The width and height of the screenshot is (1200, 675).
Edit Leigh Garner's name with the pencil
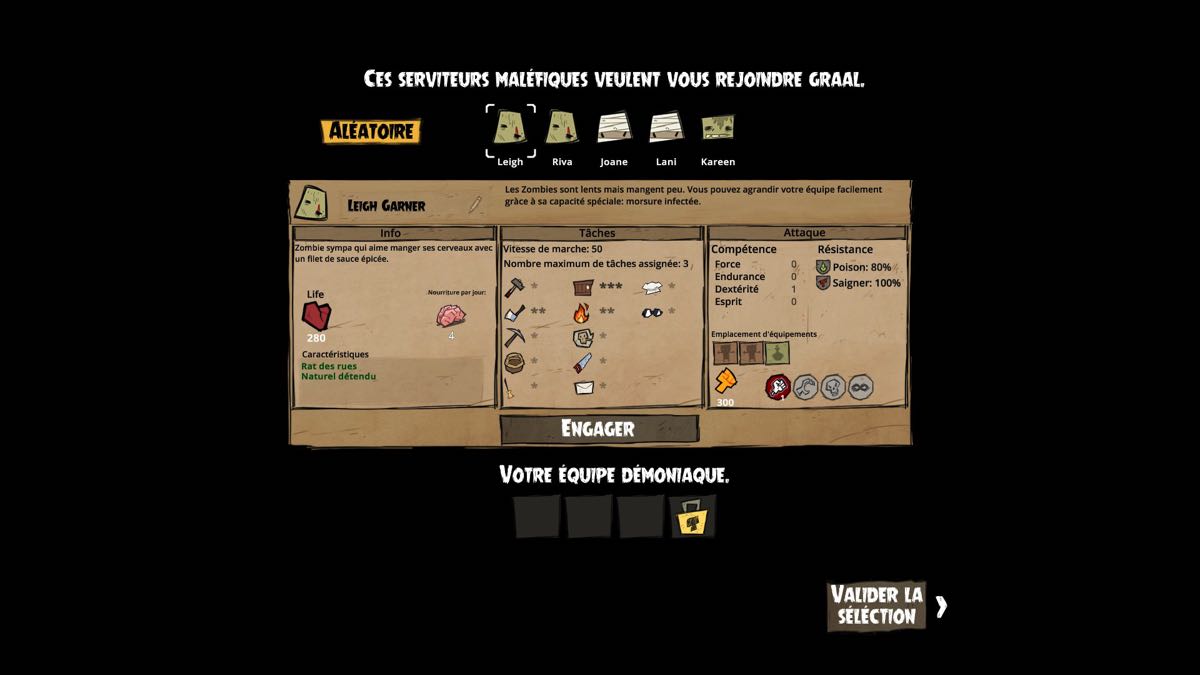pos(475,205)
